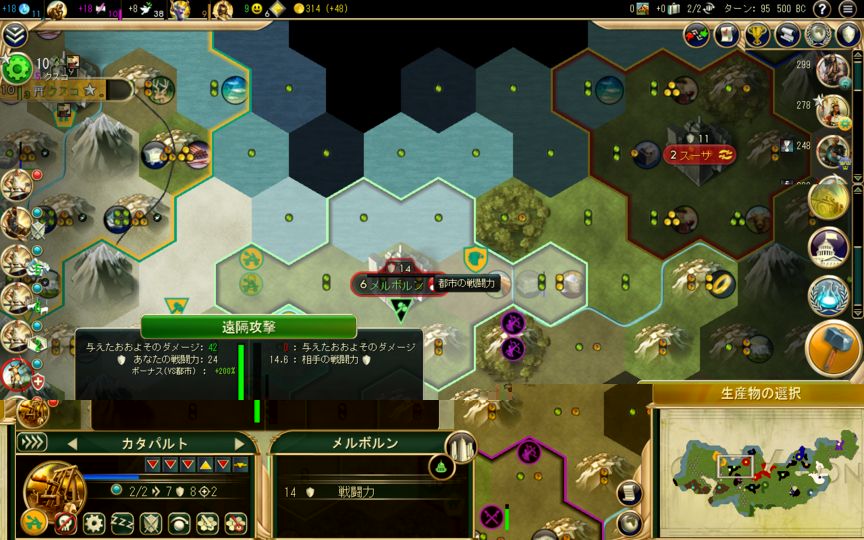Viewport: 864px width, 540px height.
Task: Open the diplomacy overview flags icon
Action: point(698,35)
